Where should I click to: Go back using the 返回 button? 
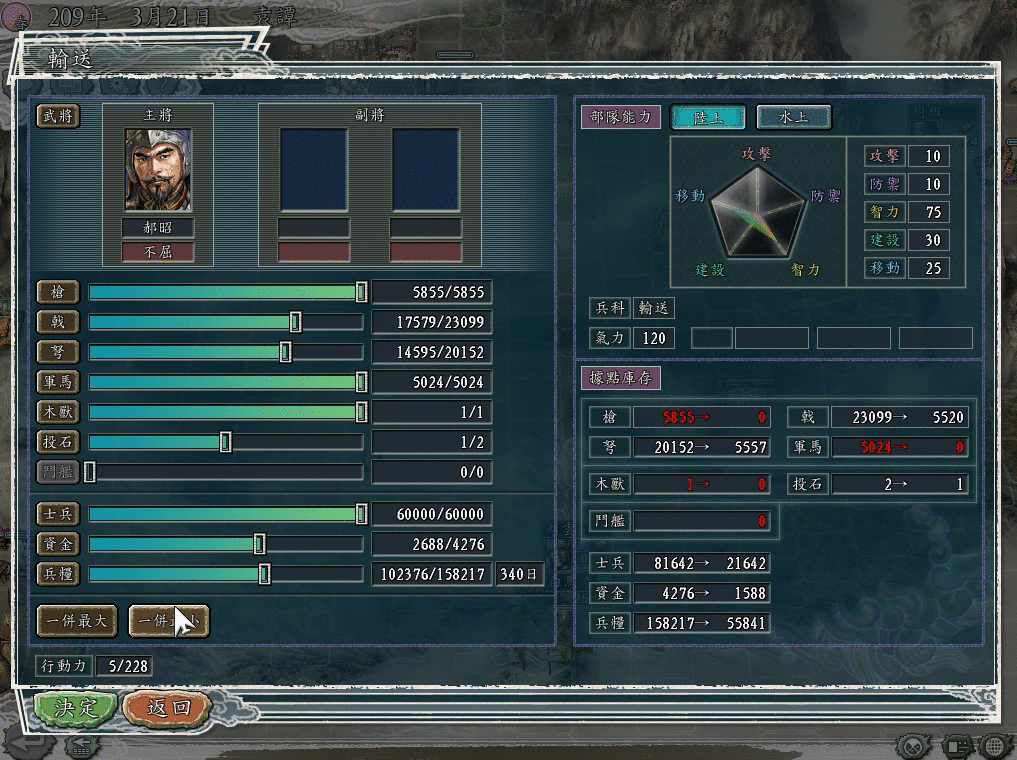click(168, 708)
